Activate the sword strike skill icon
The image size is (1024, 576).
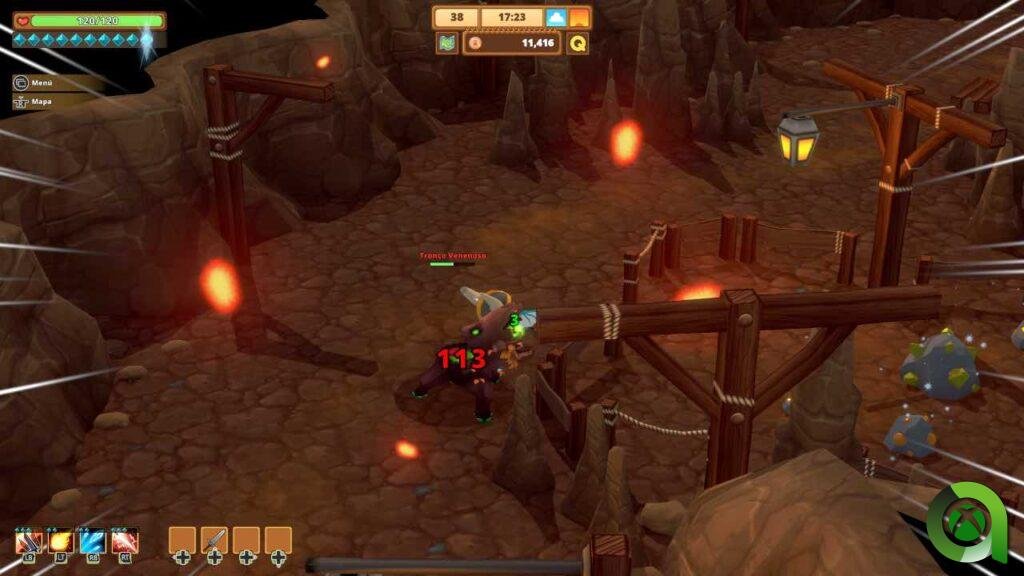[28, 541]
